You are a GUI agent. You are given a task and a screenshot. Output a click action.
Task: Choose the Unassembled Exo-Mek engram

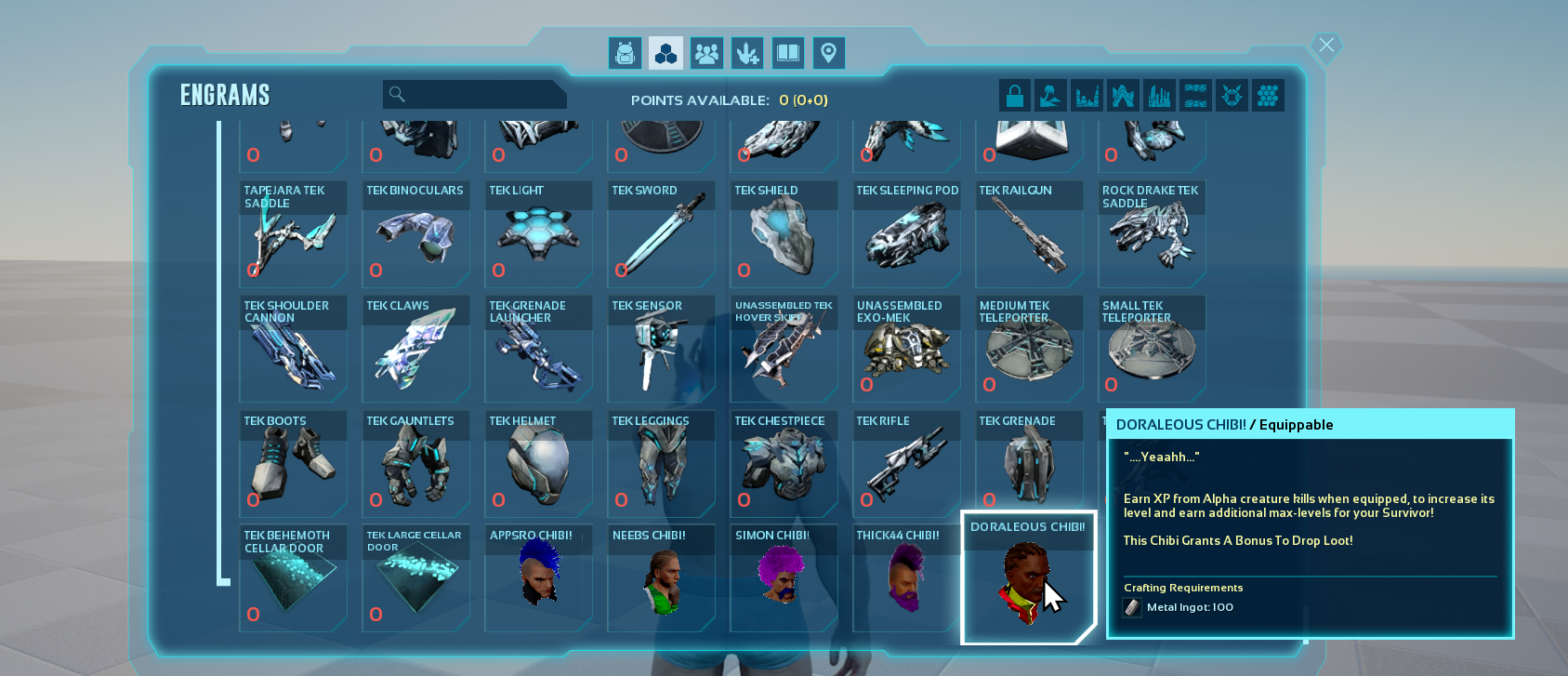pyautogui.click(x=905, y=350)
